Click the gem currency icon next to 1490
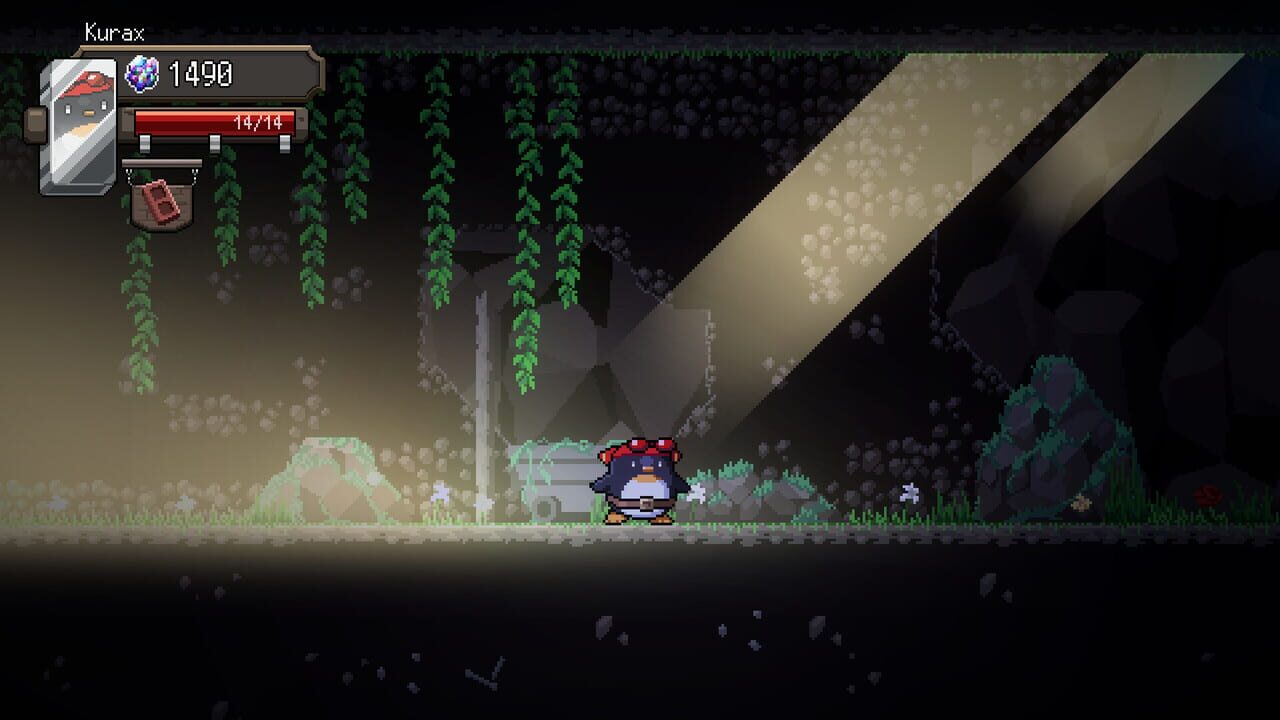 [143, 75]
